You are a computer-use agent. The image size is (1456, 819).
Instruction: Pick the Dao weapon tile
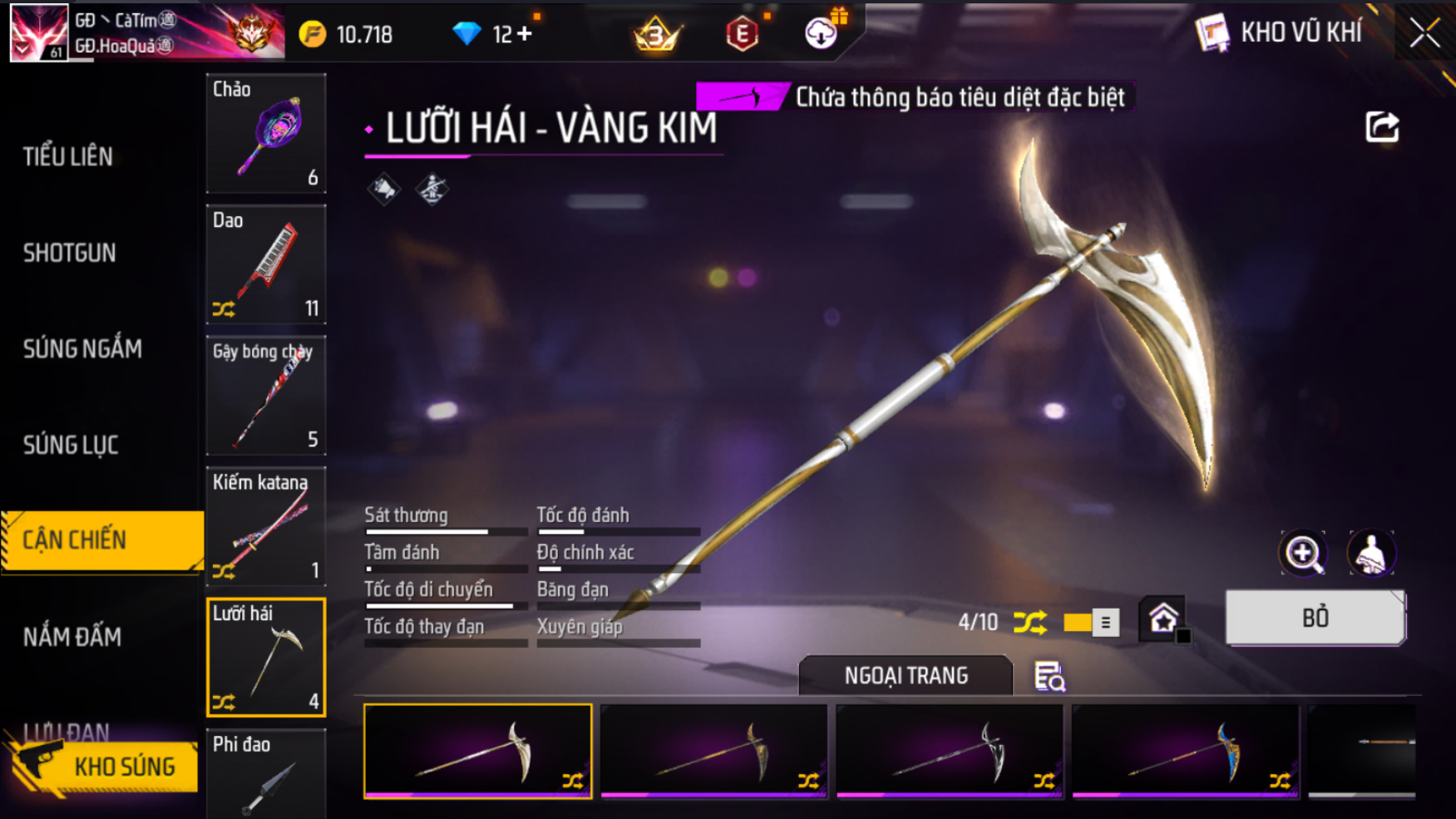click(x=266, y=264)
